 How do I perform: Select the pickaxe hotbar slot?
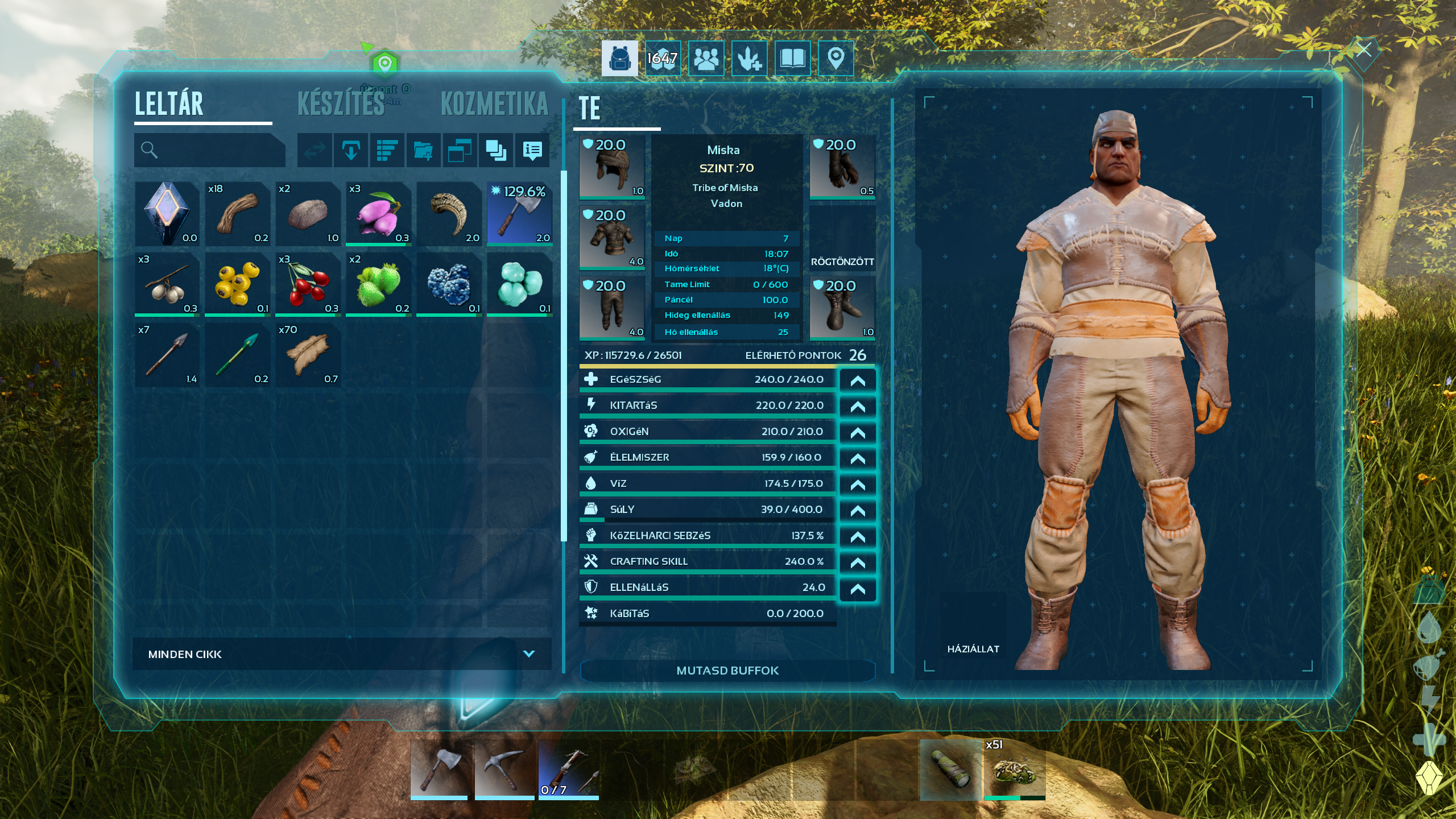(504, 770)
